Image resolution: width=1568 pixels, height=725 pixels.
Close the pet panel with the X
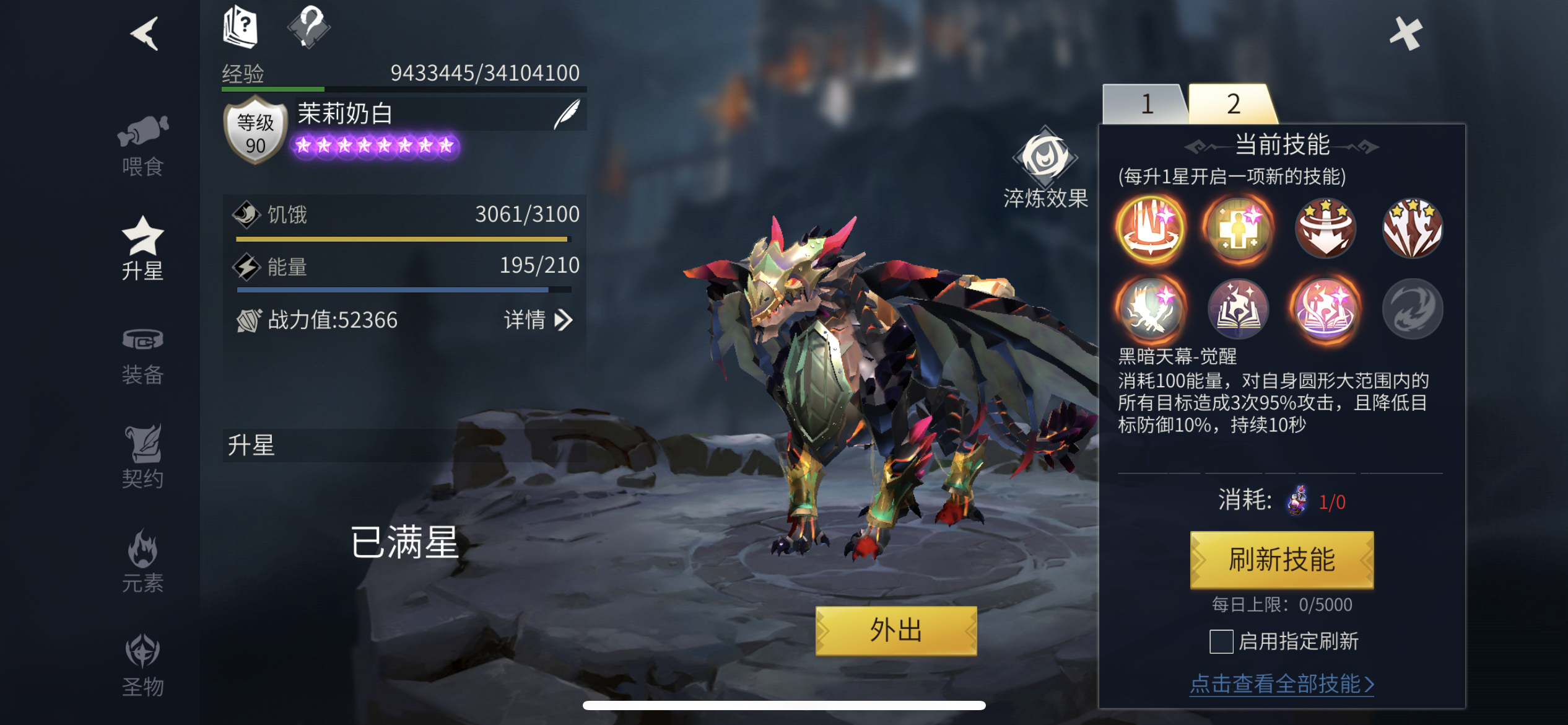1405,33
